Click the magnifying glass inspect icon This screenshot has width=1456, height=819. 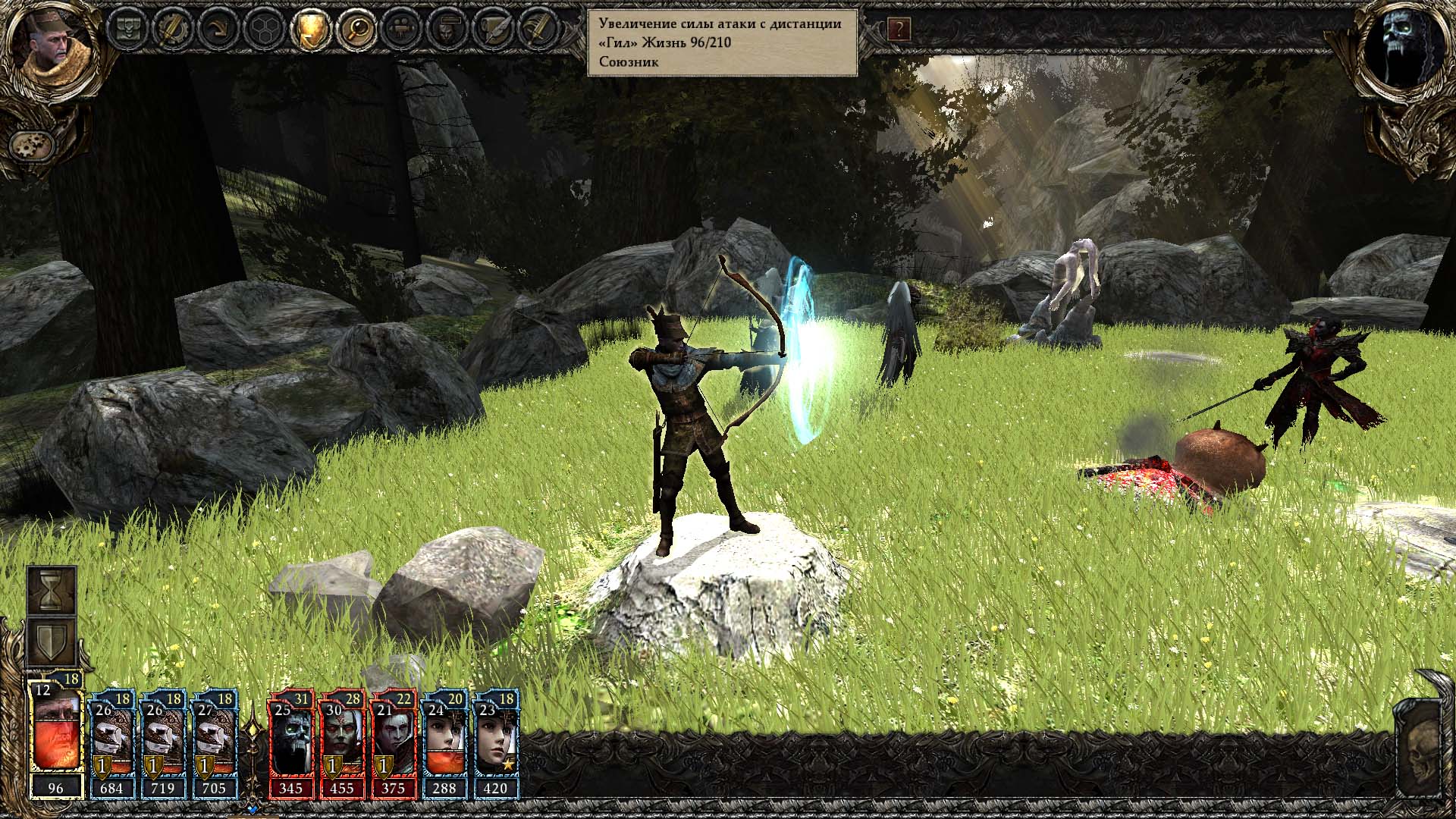[x=355, y=30]
